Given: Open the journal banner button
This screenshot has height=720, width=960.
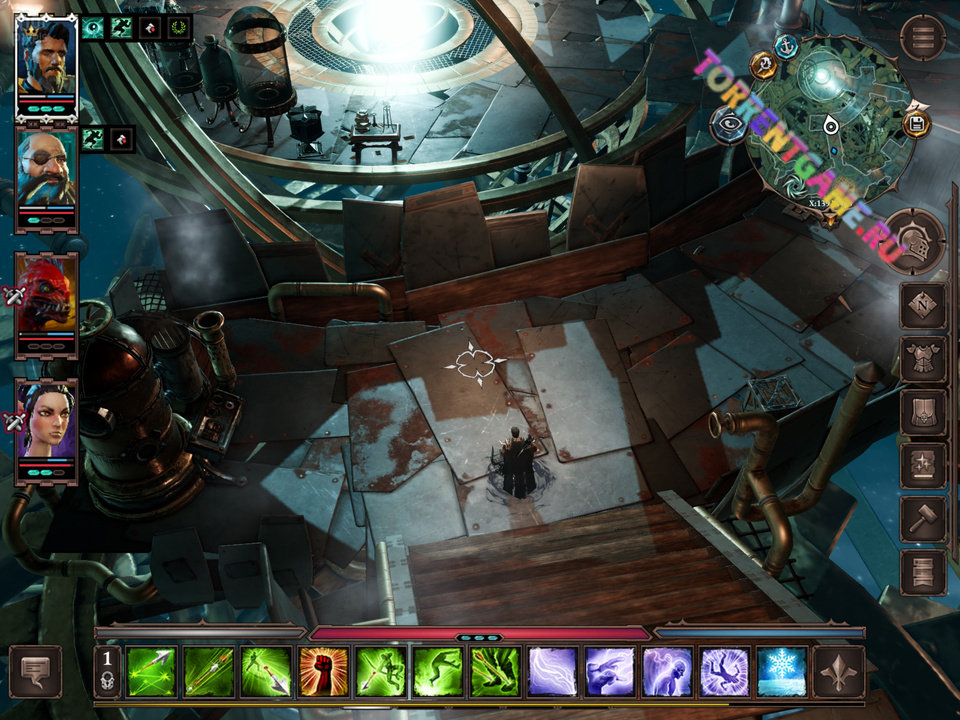Looking at the screenshot, I should point(922,572).
